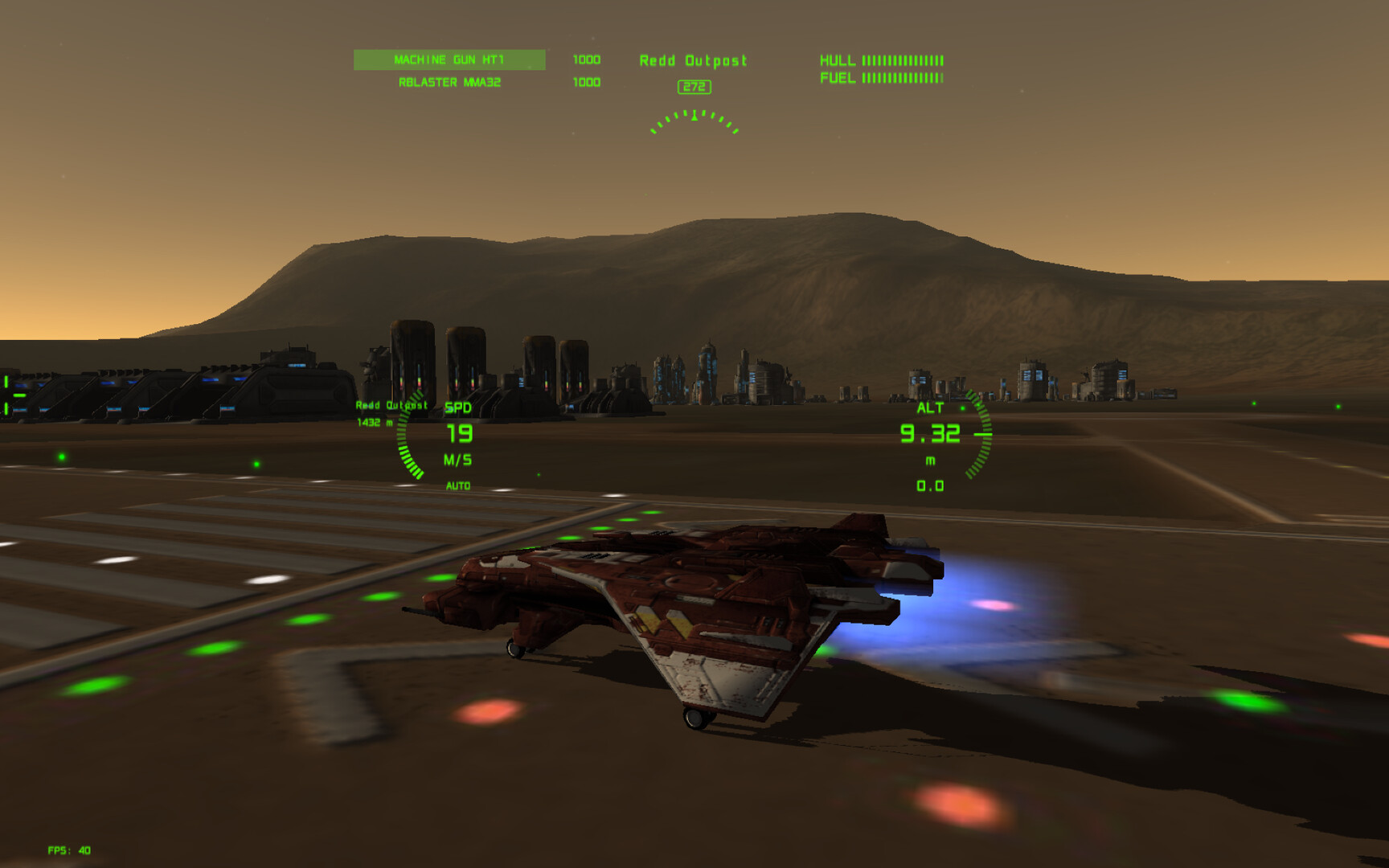Toggle the vertical speed readout showing 0.0

(x=928, y=485)
